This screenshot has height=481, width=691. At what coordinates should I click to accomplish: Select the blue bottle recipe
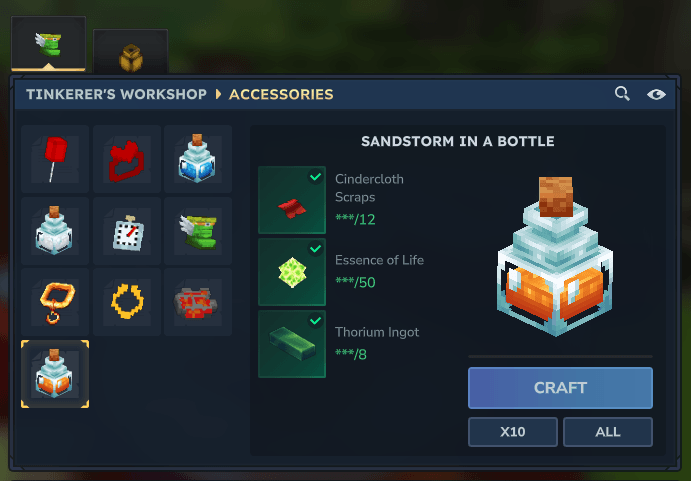pyautogui.click(x=198, y=159)
